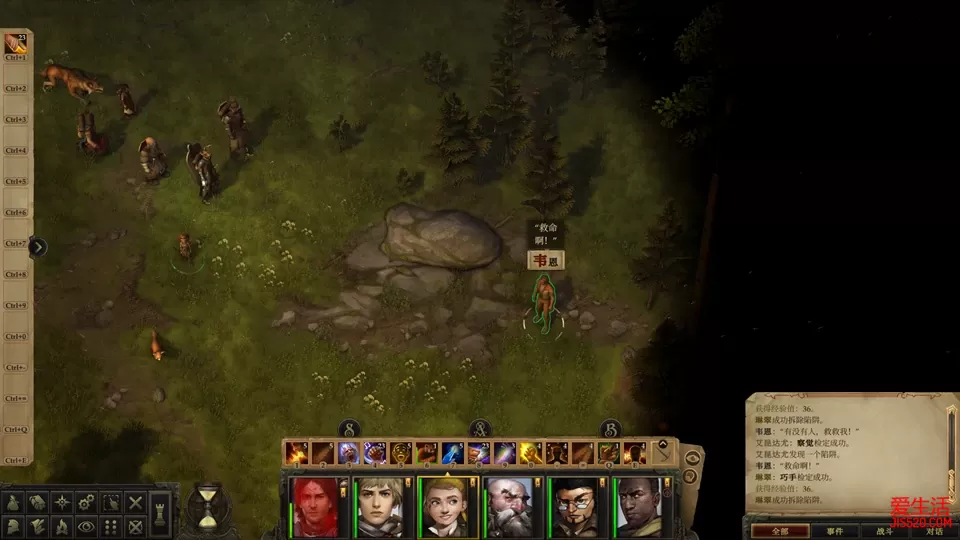960x540 pixels.
Task: Select the blond short-haired companion portrait
Action: pos(381,506)
